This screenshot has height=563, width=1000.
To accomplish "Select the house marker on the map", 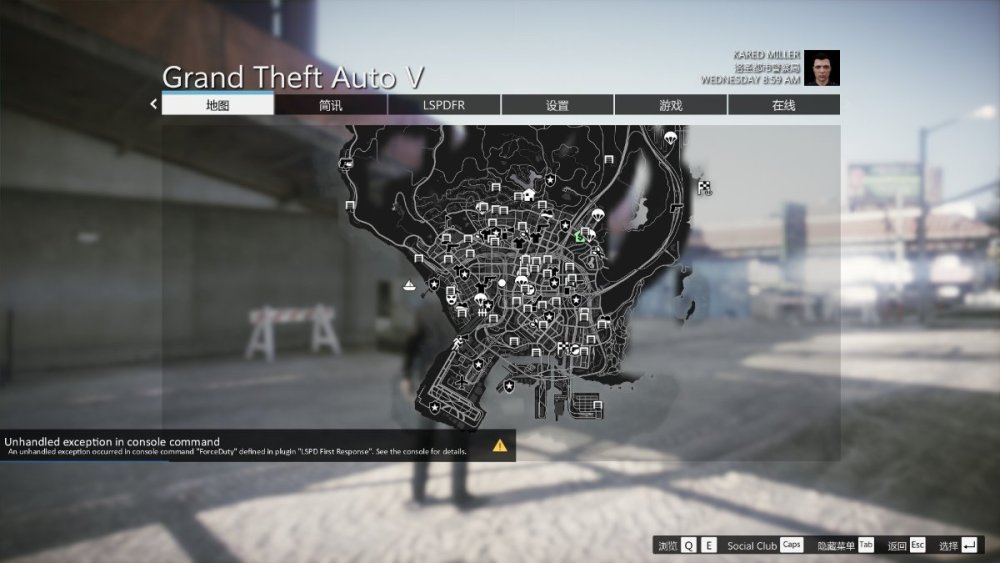I will pyautogui.click(x=529, y=194).
